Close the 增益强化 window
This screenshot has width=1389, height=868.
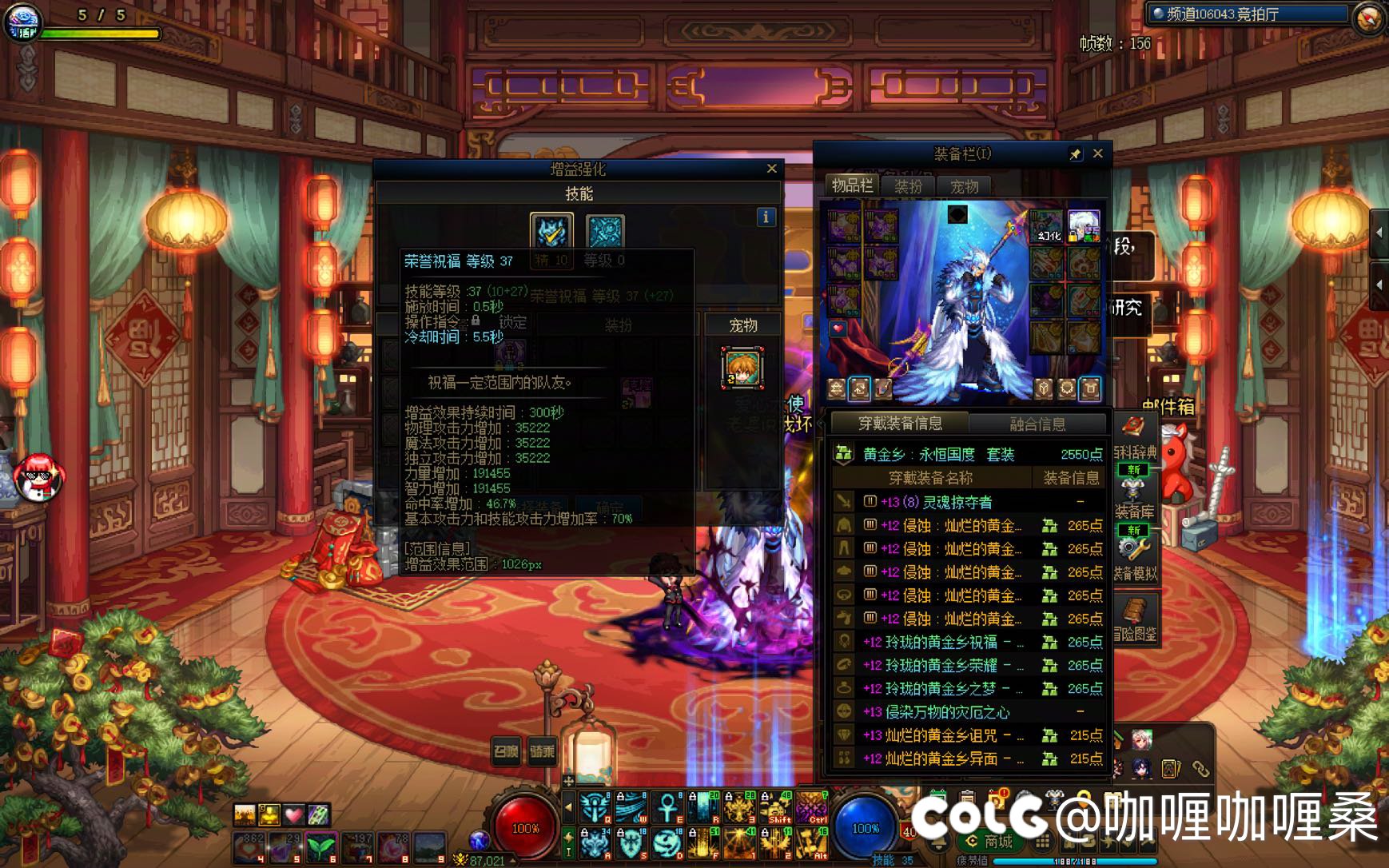tap(771, 169)
